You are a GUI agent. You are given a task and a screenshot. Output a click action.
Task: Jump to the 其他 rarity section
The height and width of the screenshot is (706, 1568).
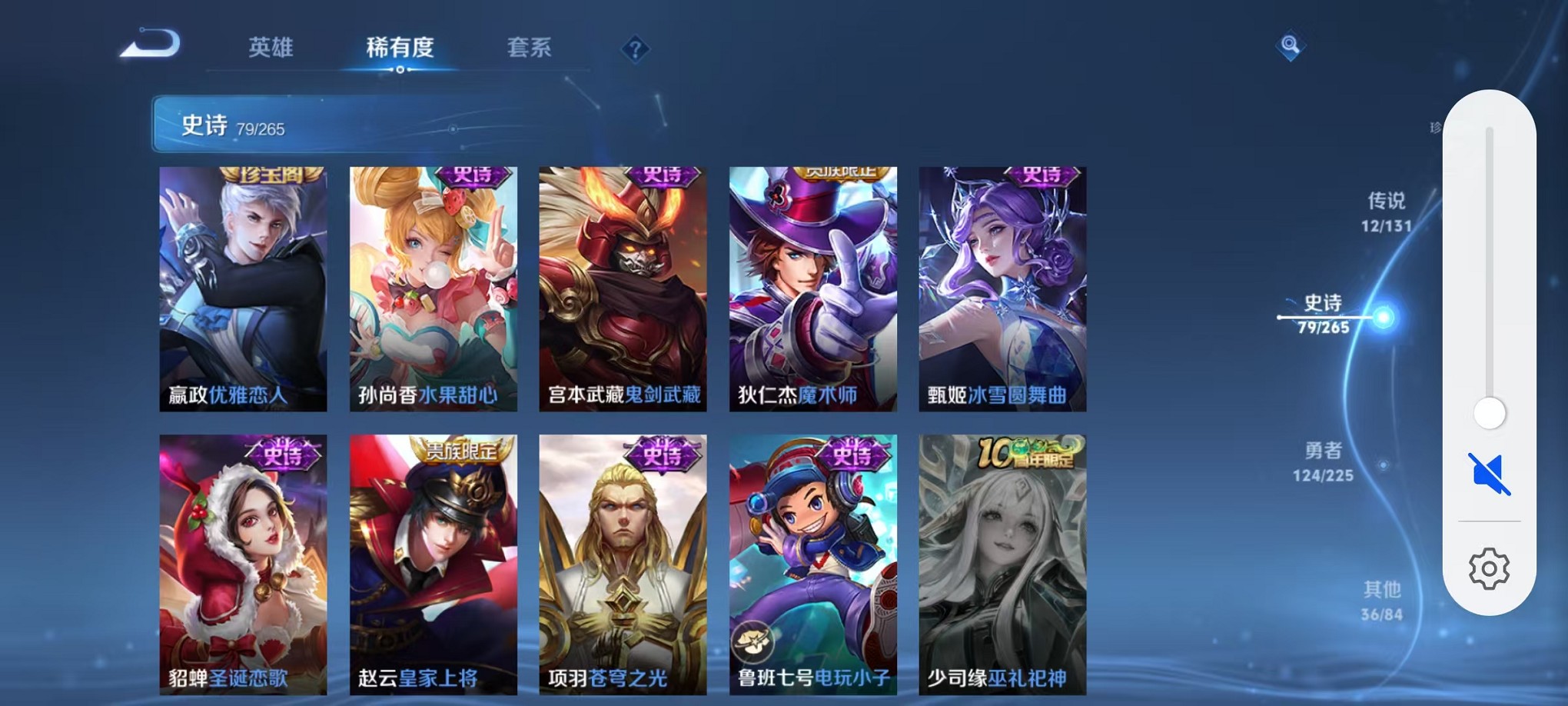1384,601
